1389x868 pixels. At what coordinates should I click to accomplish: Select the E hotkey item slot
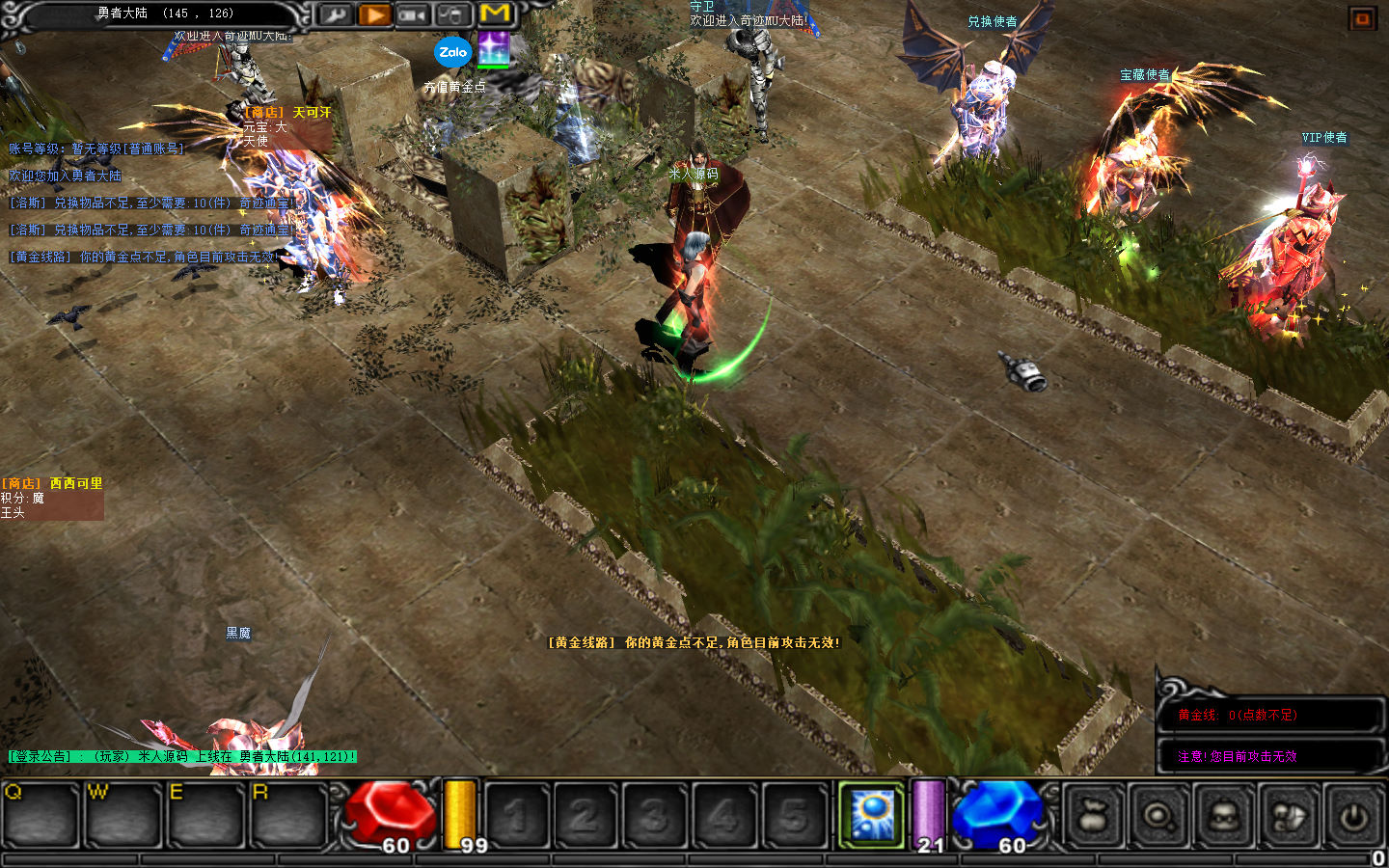point(205,816)
